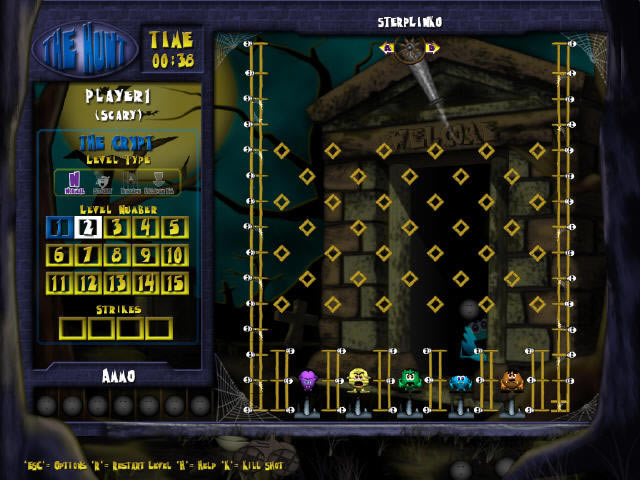
Task: Select level number 9
Action: [x=146, y=255]
